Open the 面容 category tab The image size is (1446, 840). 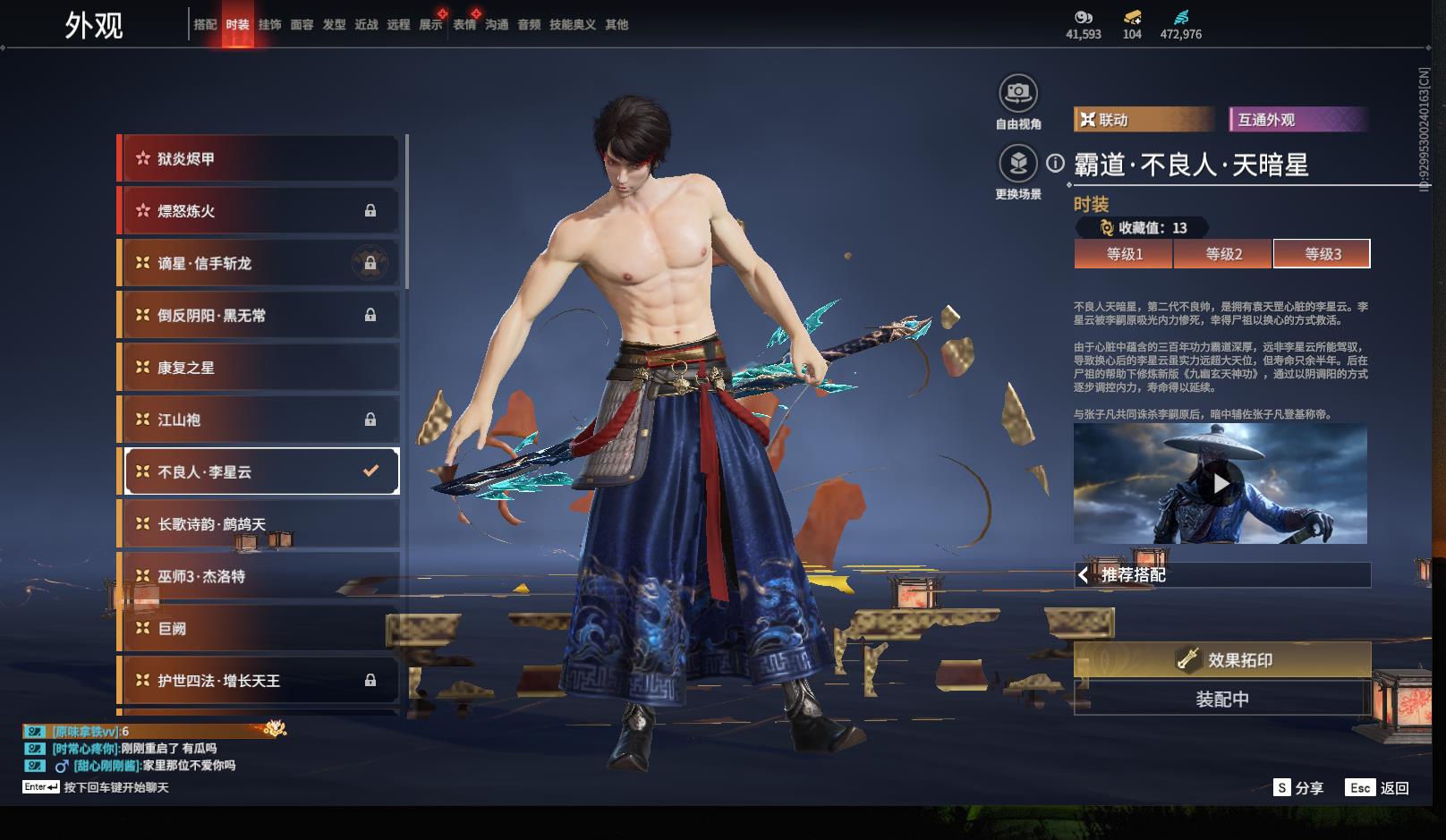(302, 25)
